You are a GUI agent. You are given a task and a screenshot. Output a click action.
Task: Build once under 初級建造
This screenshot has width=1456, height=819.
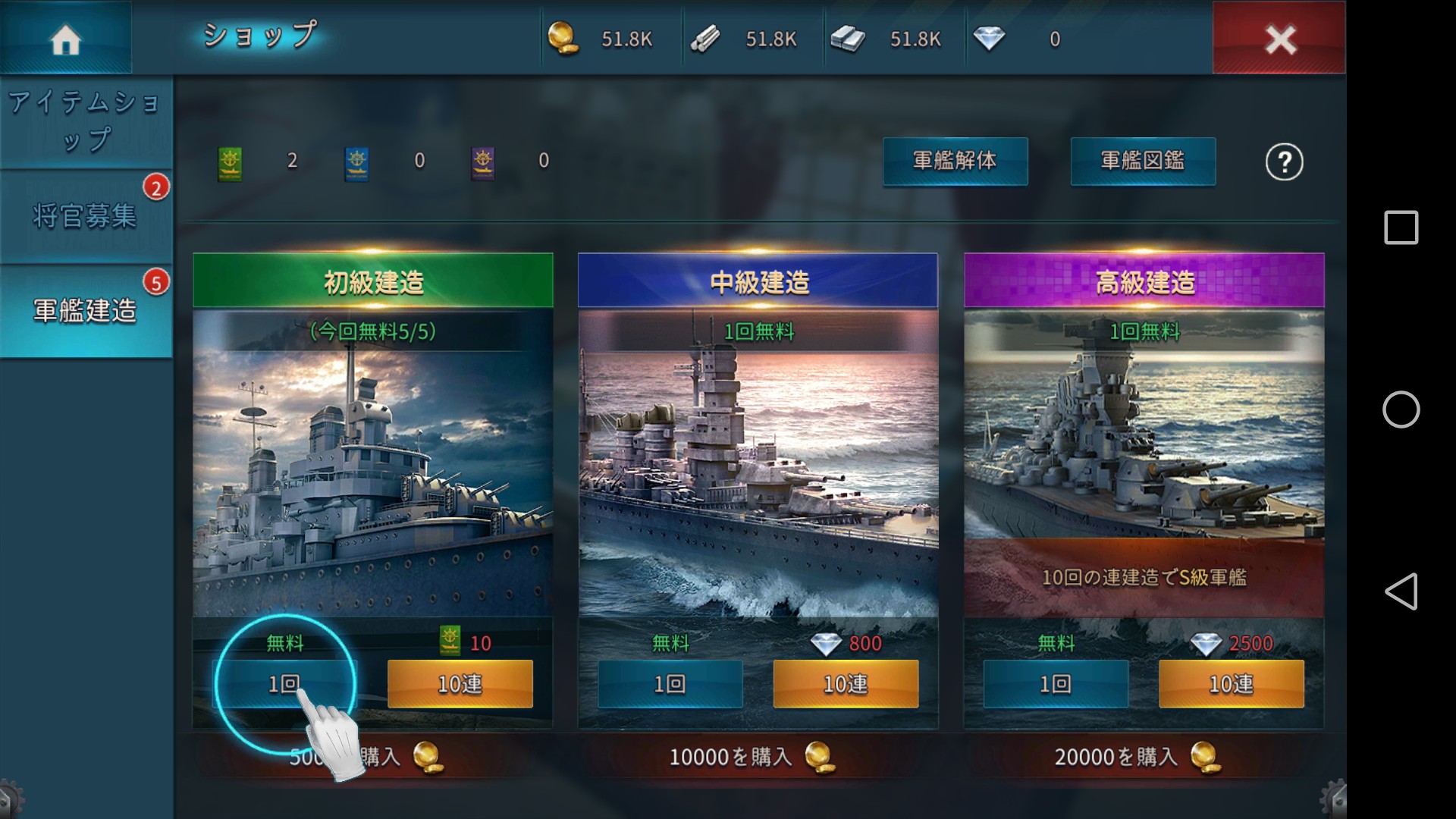point(285,684)
